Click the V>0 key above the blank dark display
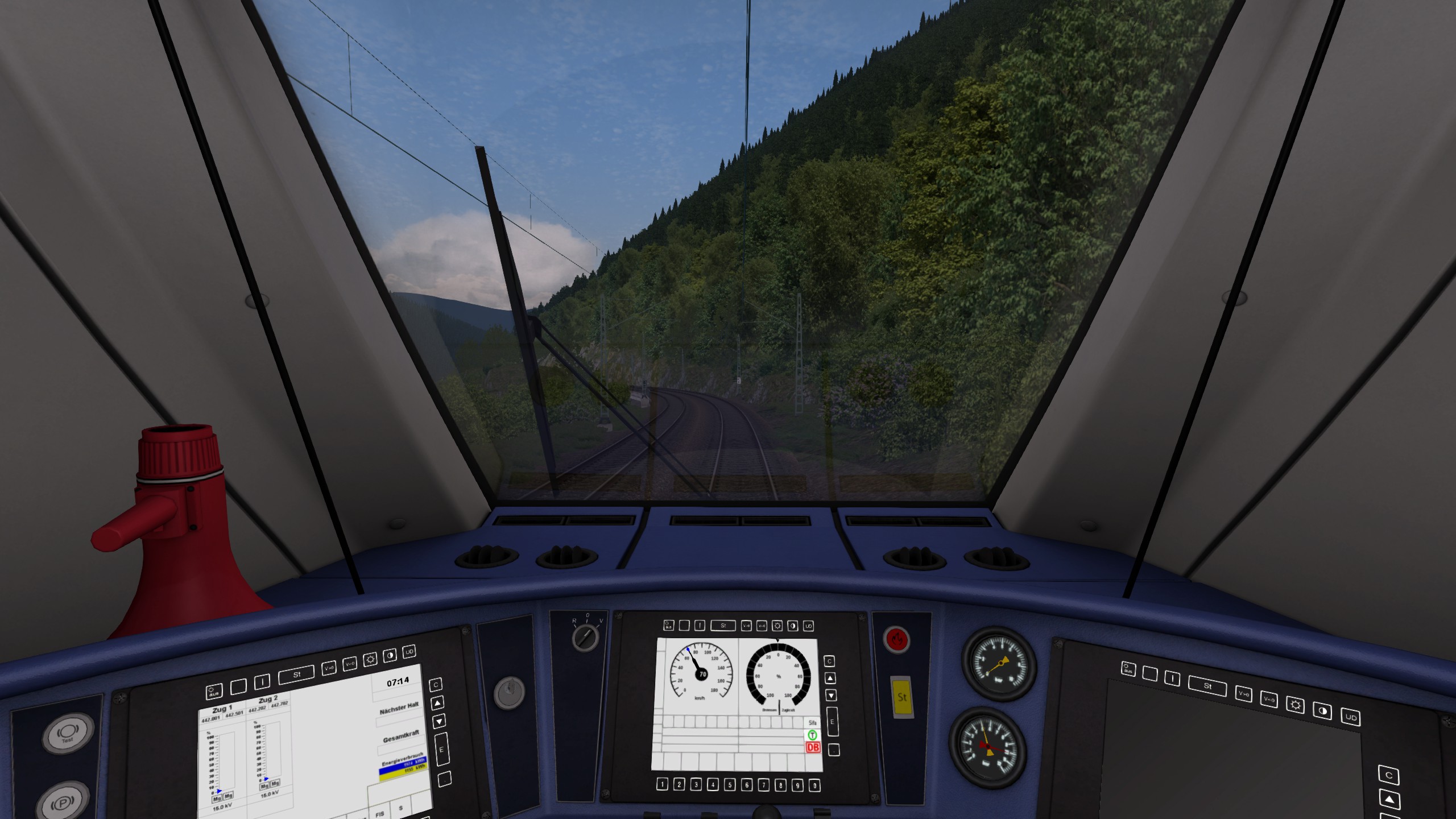 tap(1243, 694)
